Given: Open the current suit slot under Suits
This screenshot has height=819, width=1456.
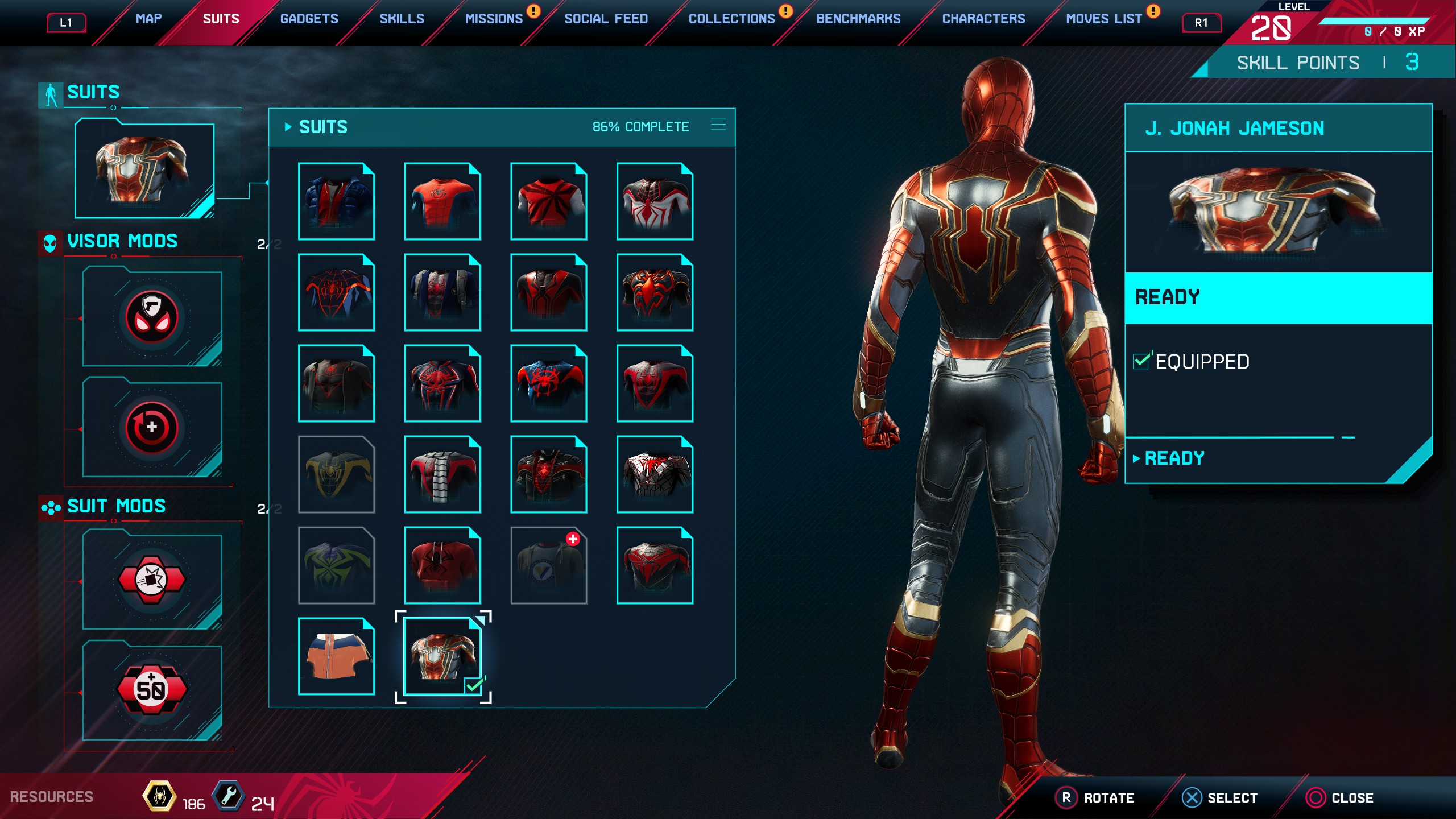Looking at the screenshot, I should 144,170.
